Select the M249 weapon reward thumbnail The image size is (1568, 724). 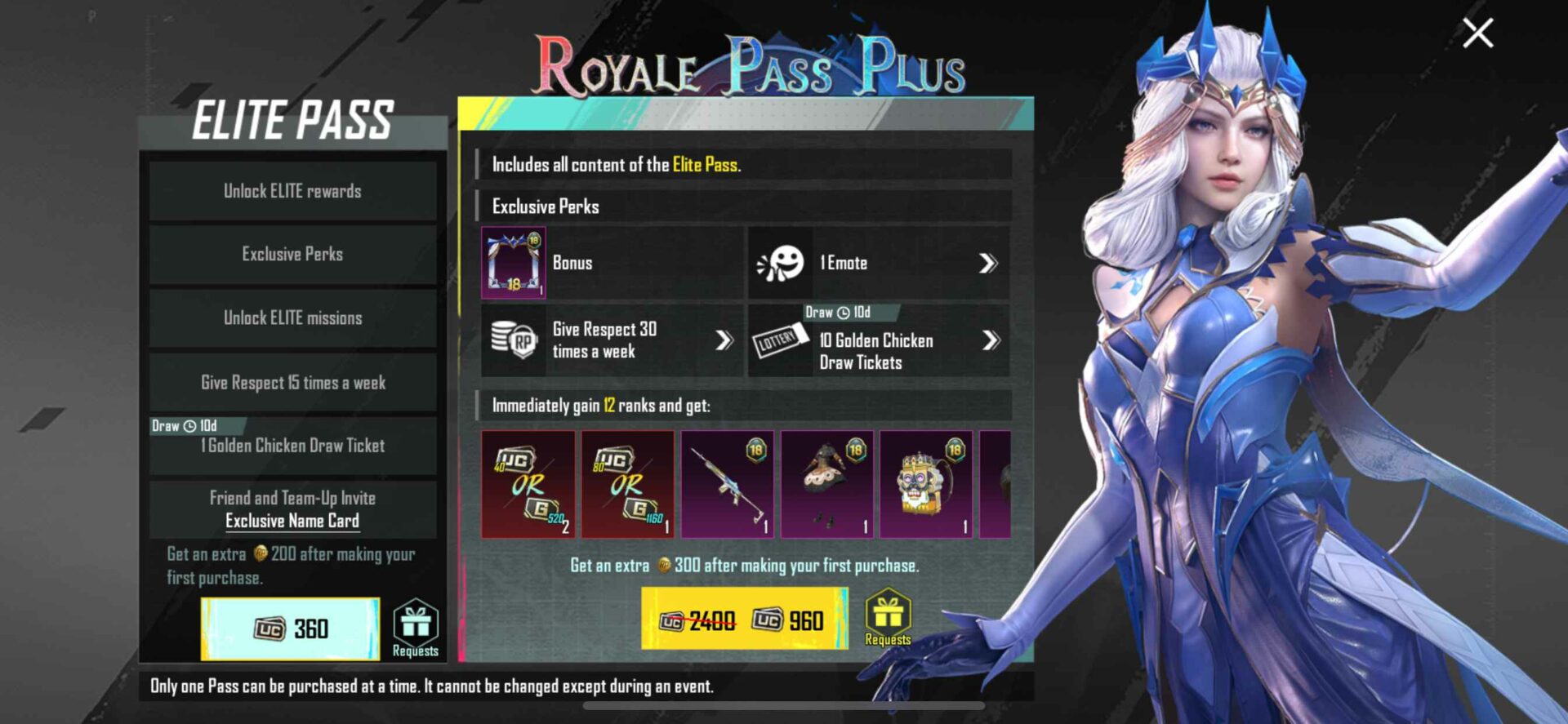pyautogui.click(x=726, y=485)
